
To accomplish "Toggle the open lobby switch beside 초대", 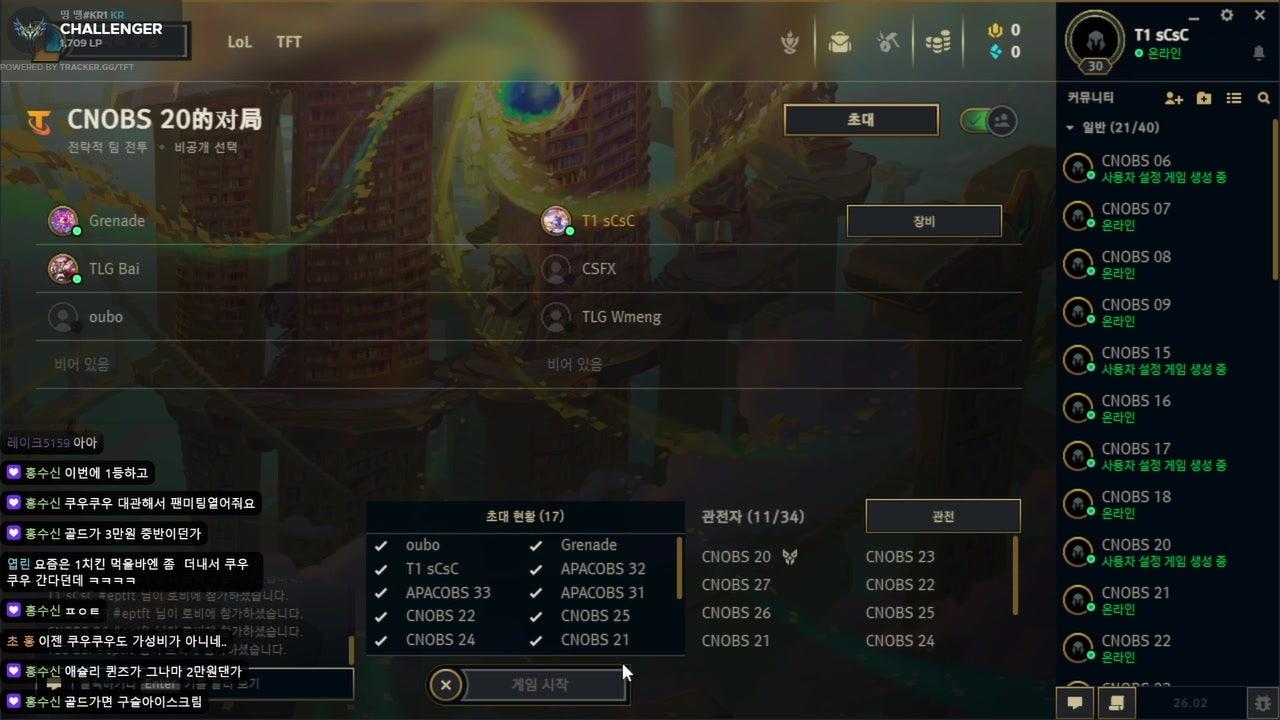I will click(x=986, y=119).
